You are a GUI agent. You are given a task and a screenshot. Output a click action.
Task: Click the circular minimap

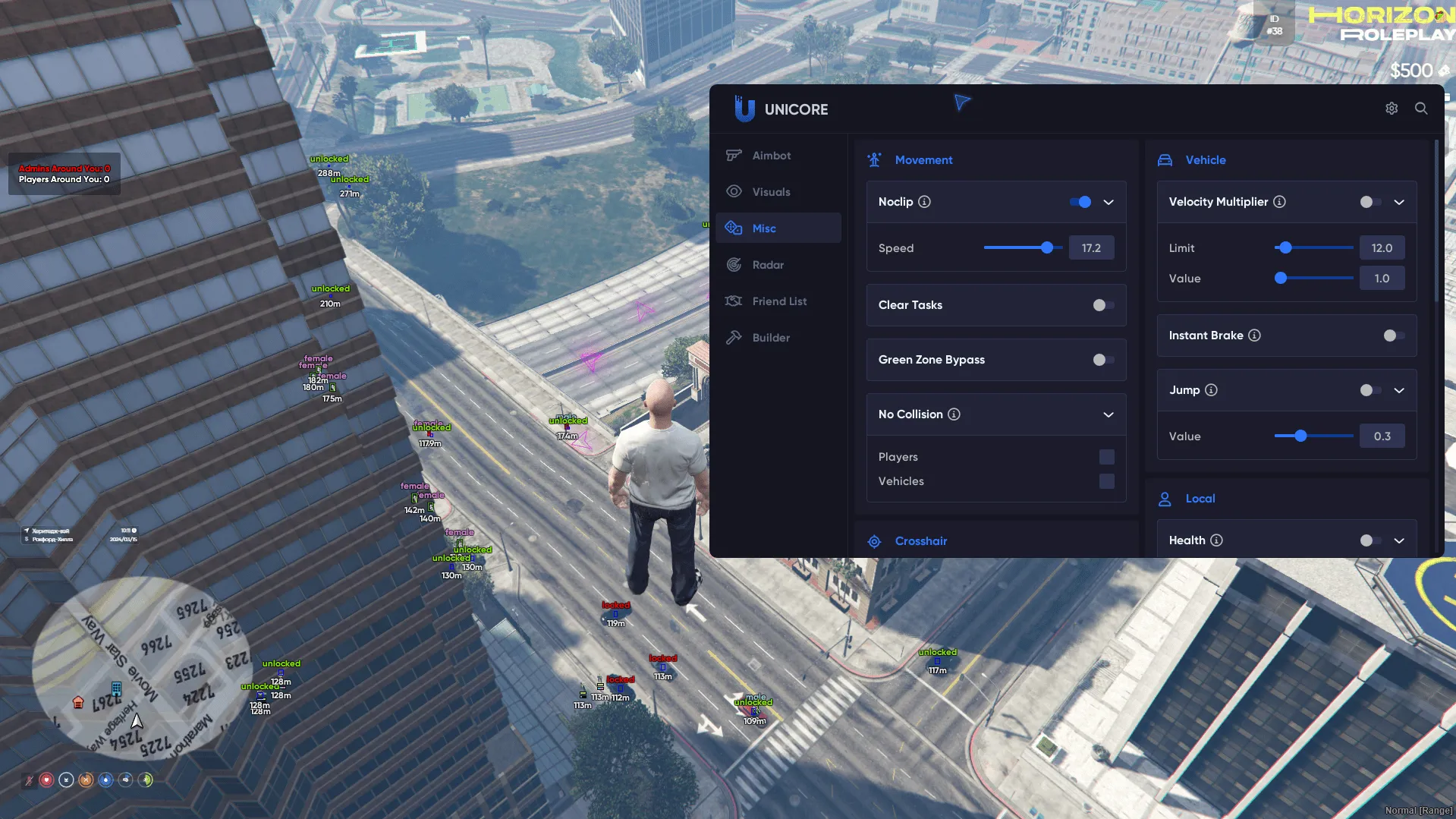(x=140, y=667)
